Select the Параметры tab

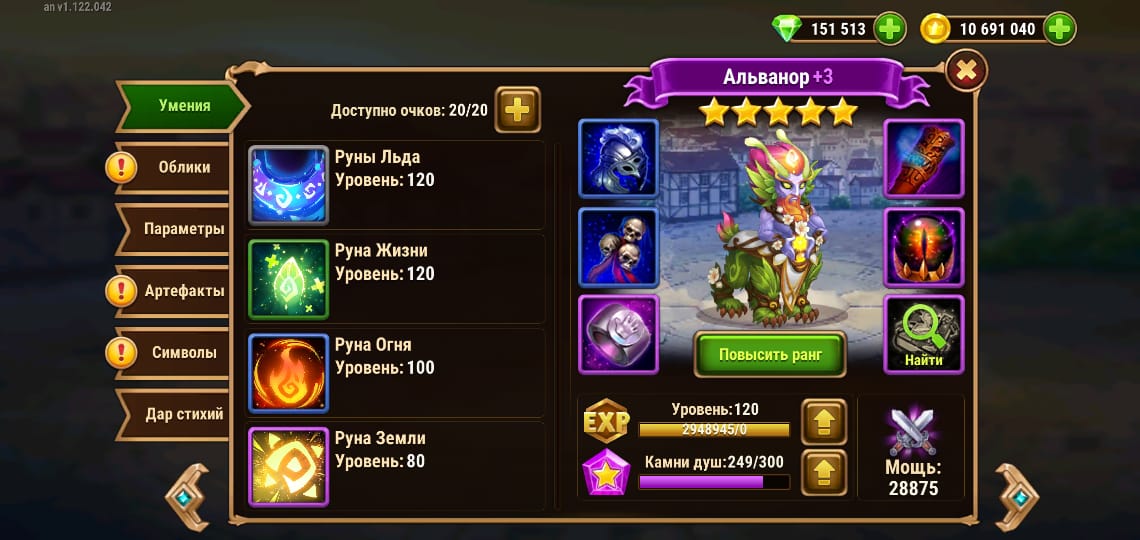coord(184,229)
